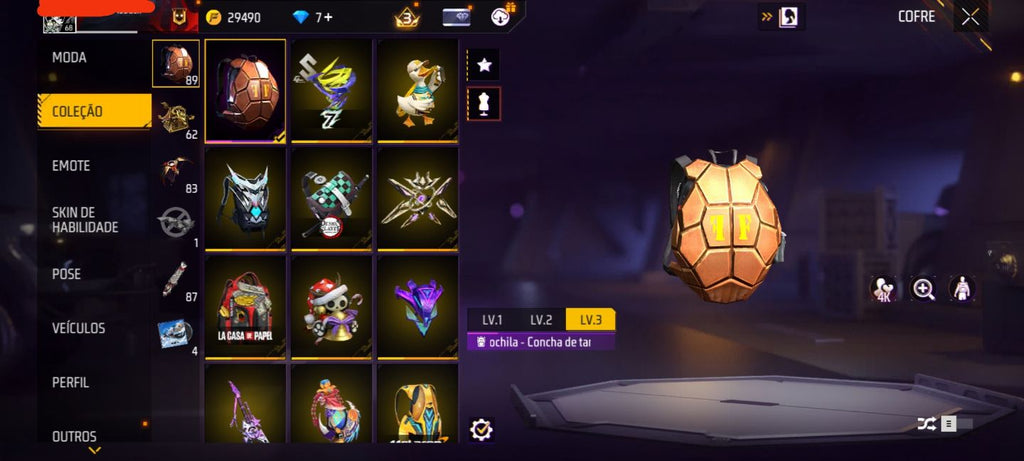
Task: Open the Veículos section
Action: [x=79, y=328]
